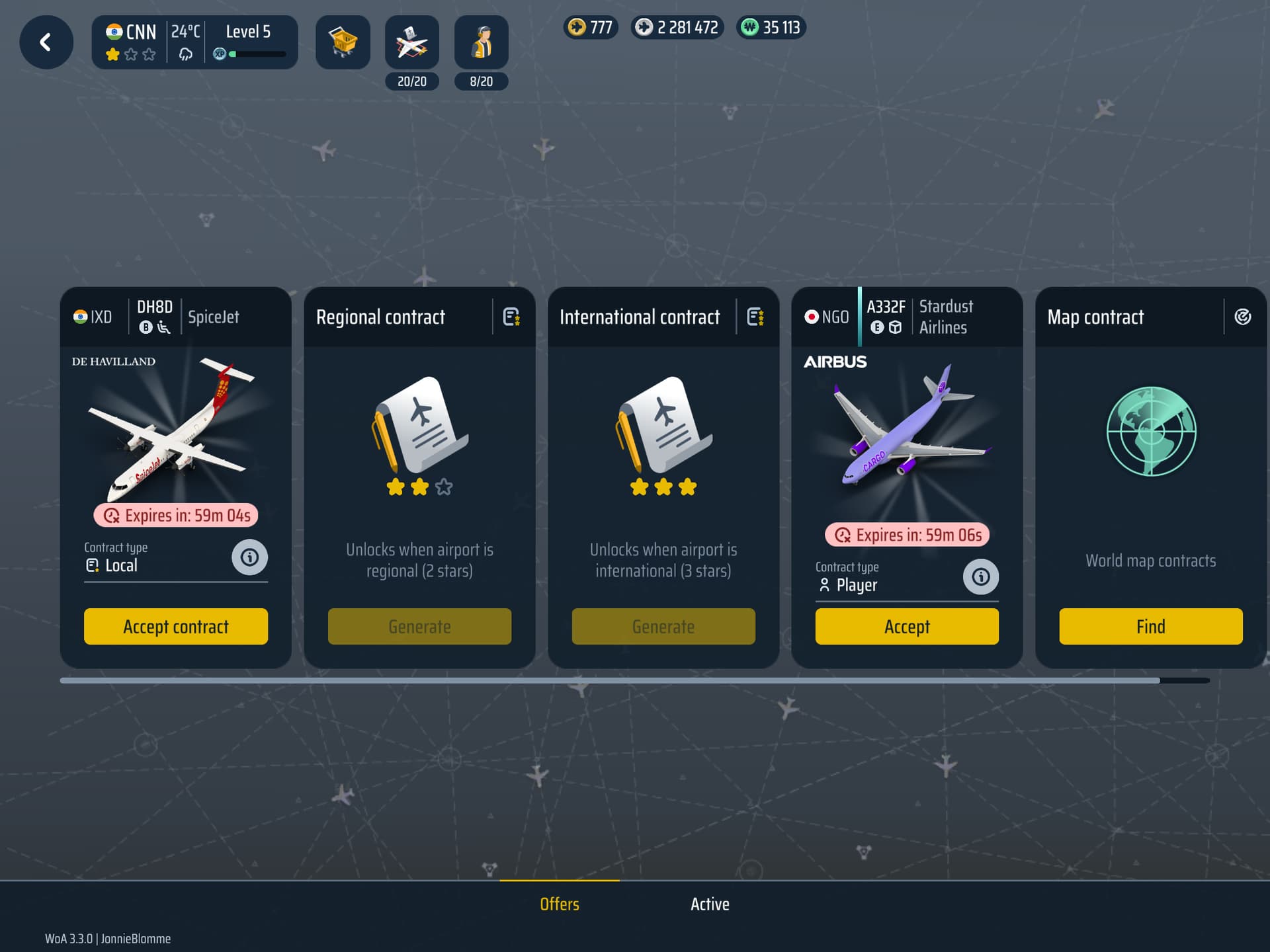Show info for the SpiceJet local contract
Image resolution: width=1270 pixels, height=952 pixels.
click(x=249, y=557)
